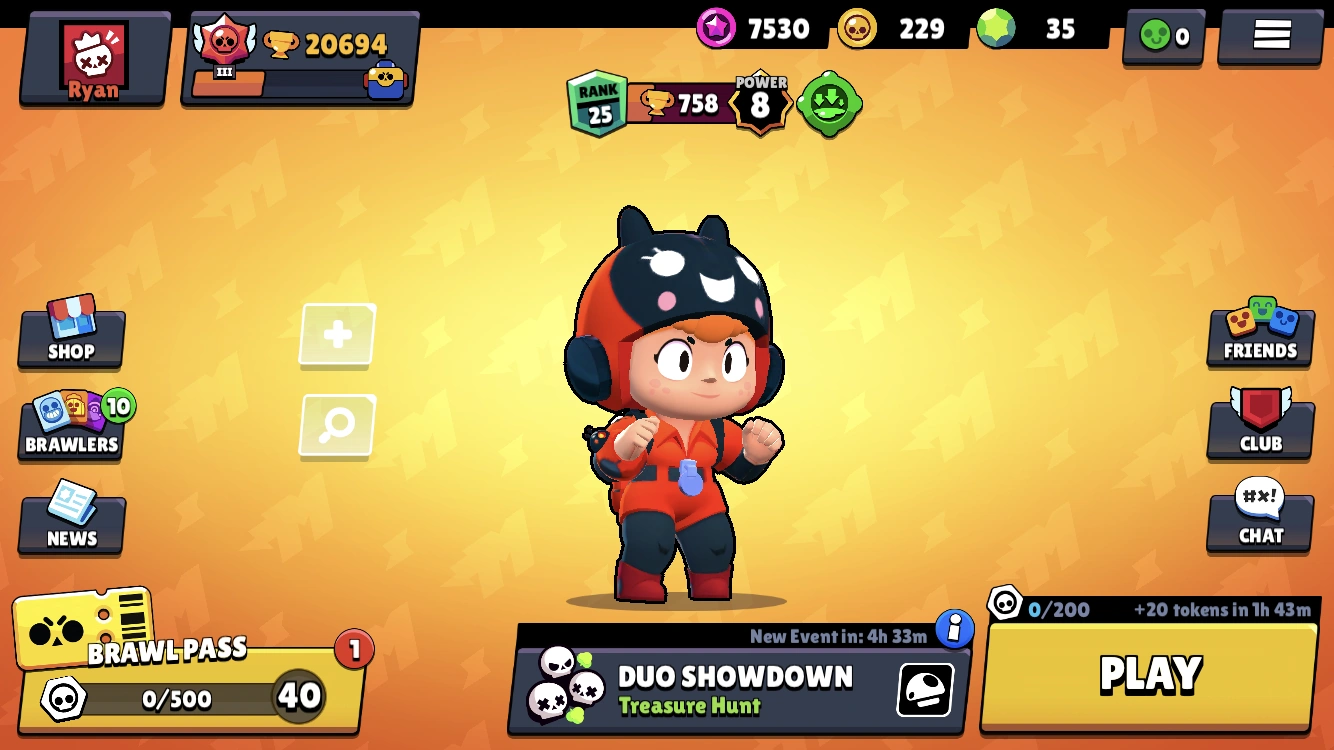Select the plus button to change skin
The width and height of the screenshot is (1334, 750).
point(336,335)
